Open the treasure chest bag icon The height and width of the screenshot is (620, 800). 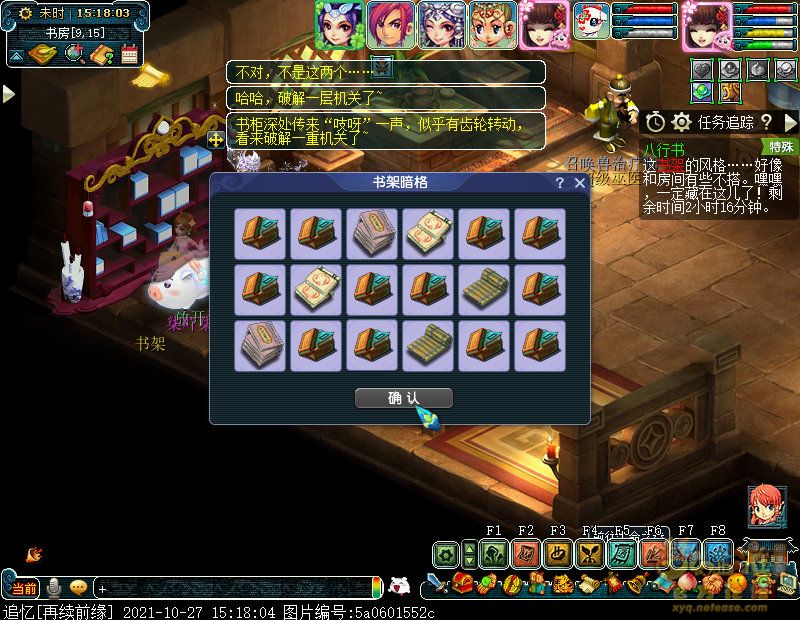click(x=462, y=583)
